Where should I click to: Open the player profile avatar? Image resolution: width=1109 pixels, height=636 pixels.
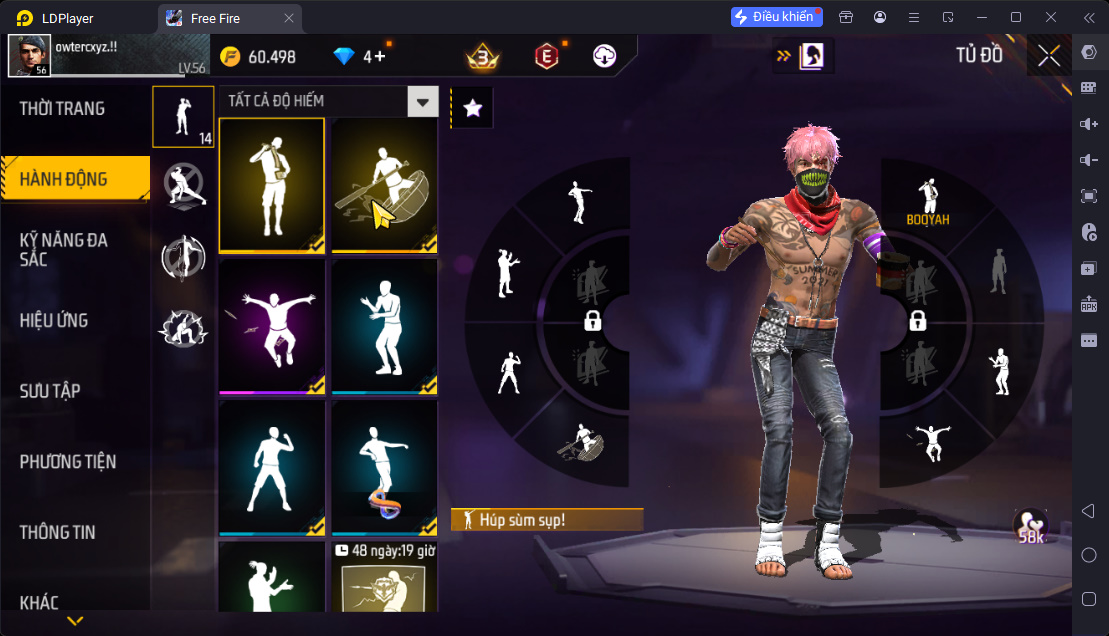point(29,56)
